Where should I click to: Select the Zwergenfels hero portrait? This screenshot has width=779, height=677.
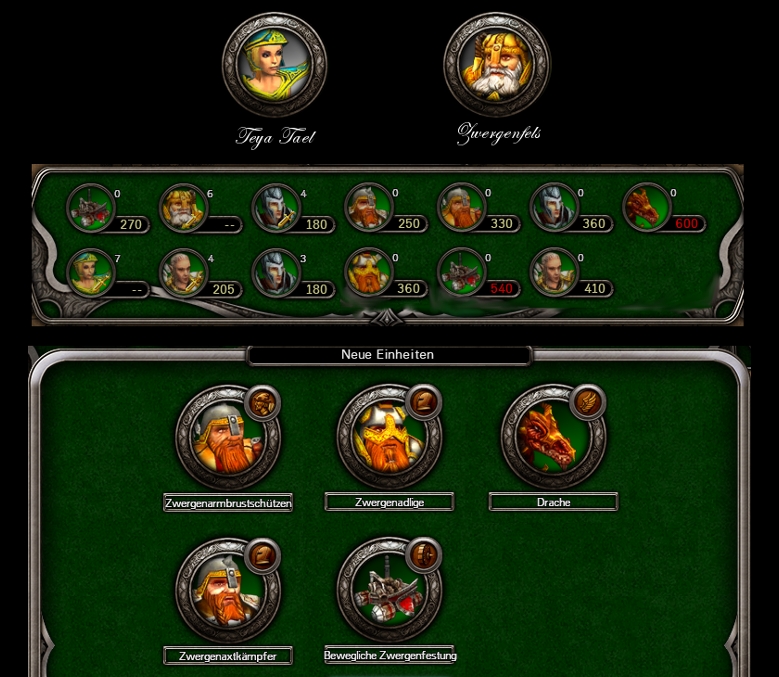pyautogui.click(x=496, y=66)
